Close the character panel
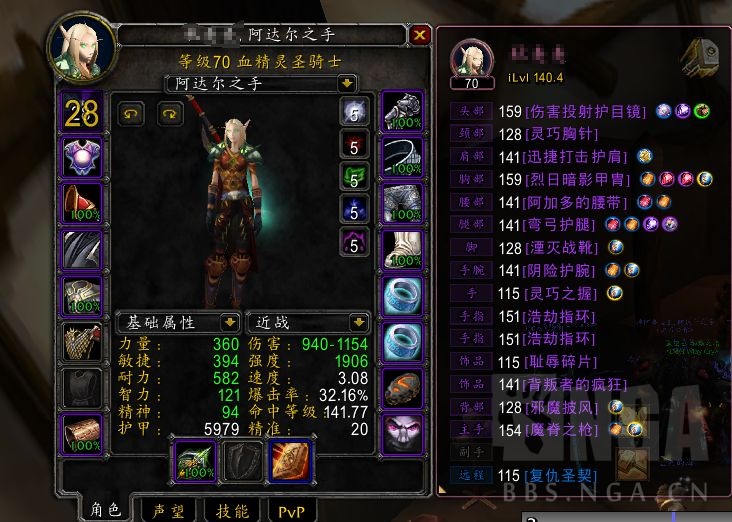732x522 pixels. click(419, 36)
